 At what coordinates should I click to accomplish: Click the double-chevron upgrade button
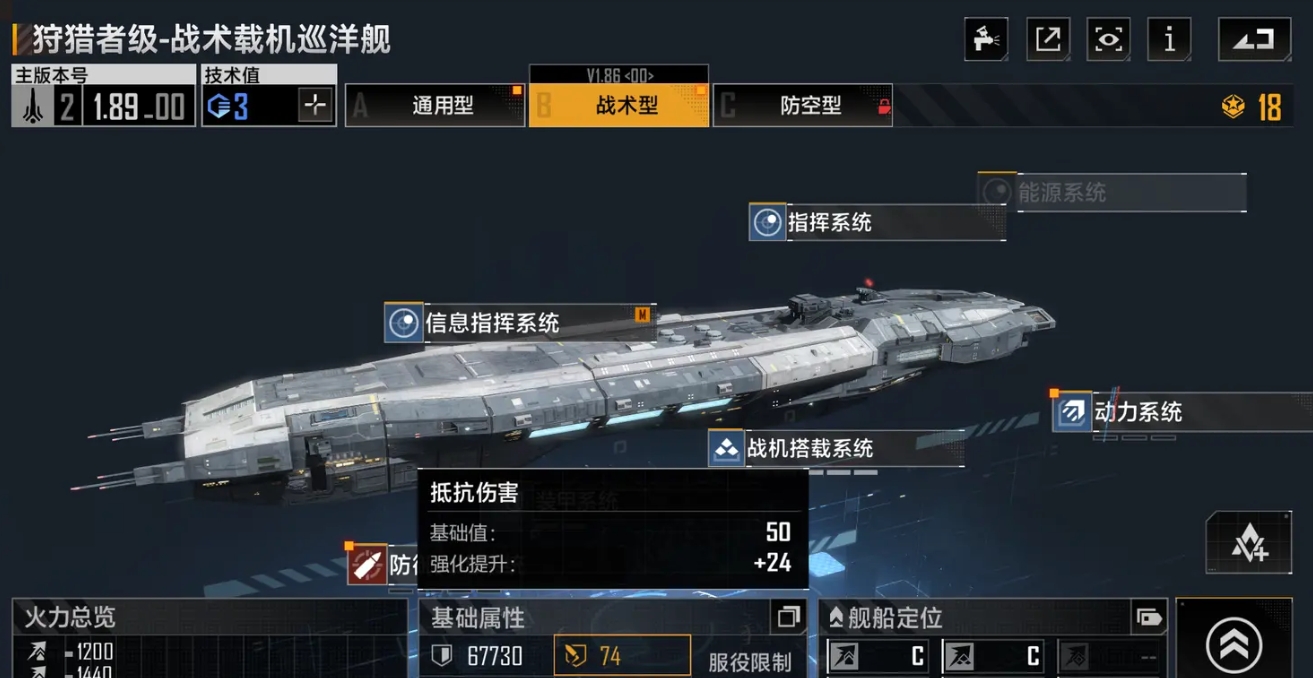pyautogui.click(x=1234, y=646)
